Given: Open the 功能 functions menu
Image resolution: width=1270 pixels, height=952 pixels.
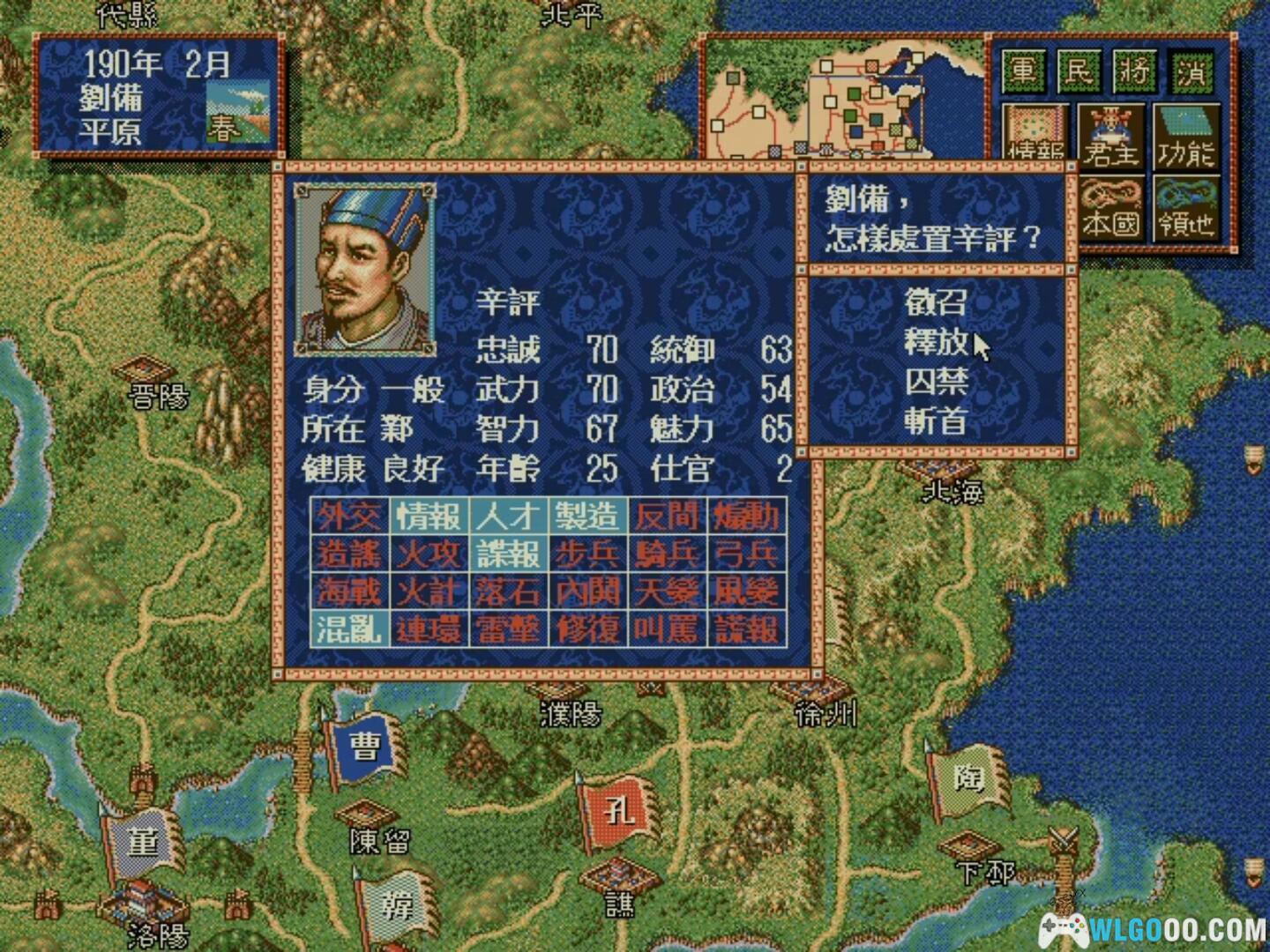Looking at the screenshot, I should (x=1186, y=137).
